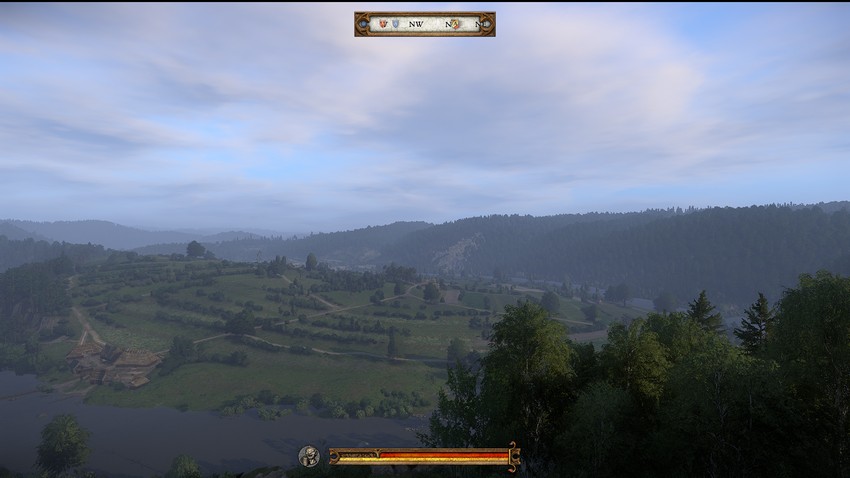The image size is (850, 478).
Task: Click the orange quest shield beside N
Action: [456, 23]
